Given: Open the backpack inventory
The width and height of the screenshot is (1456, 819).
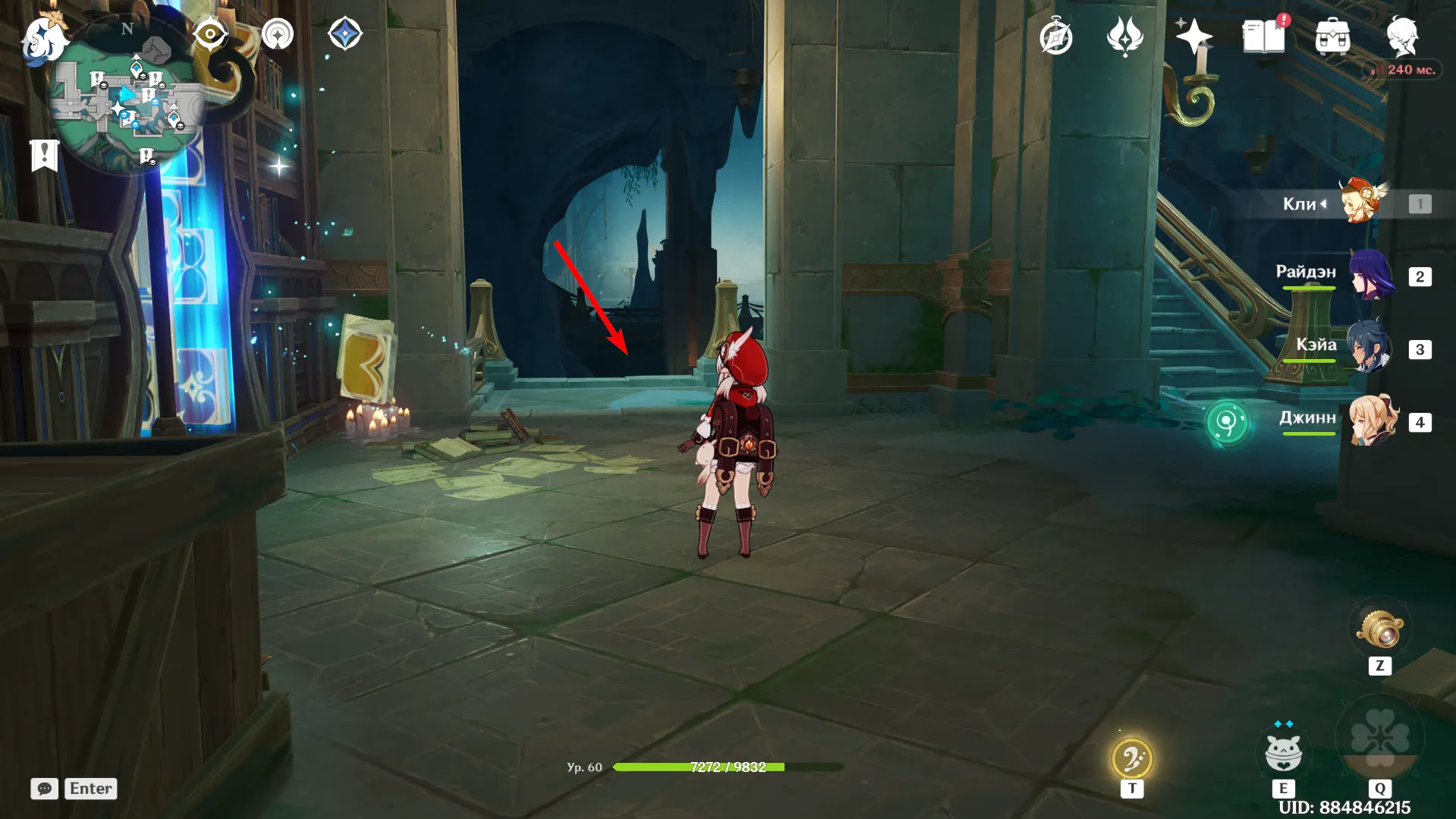Looking at the screenshot, I should (1332, 36).
